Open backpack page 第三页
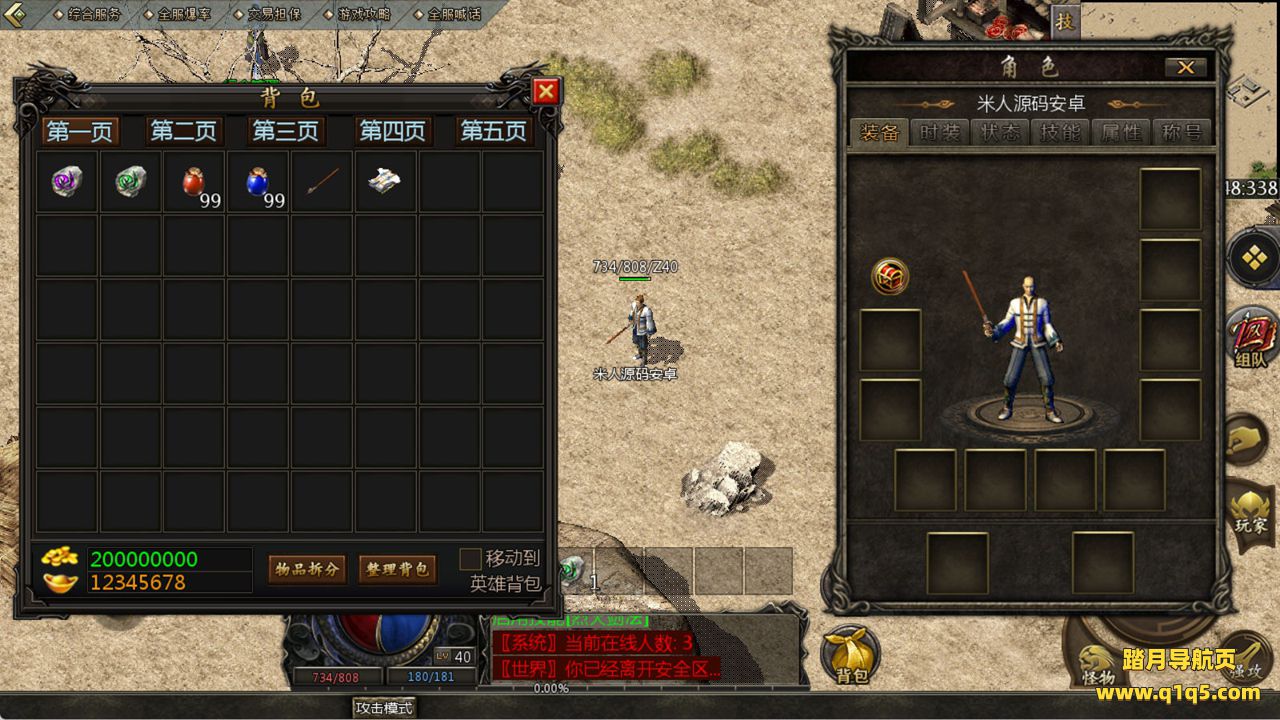 (286, 131)
